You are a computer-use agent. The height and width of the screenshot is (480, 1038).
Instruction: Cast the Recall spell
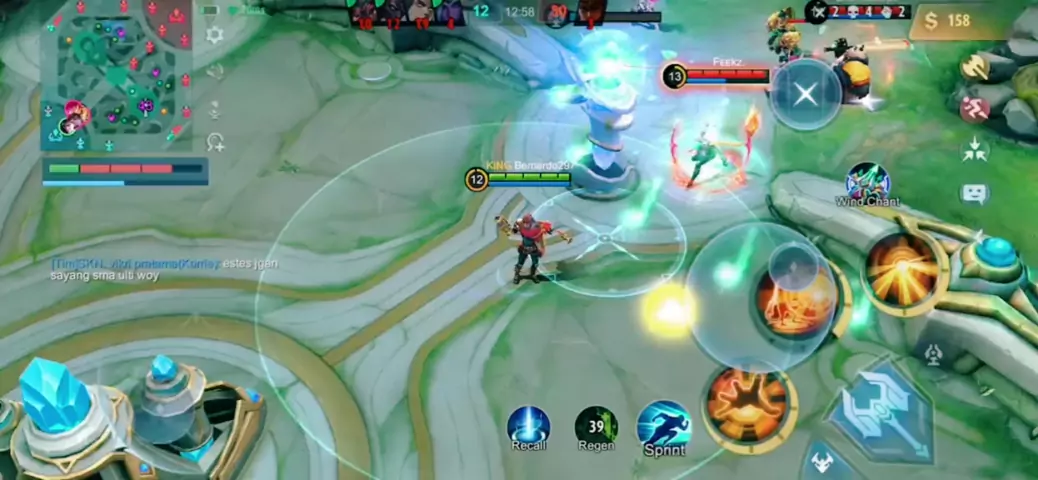(528, 427)
